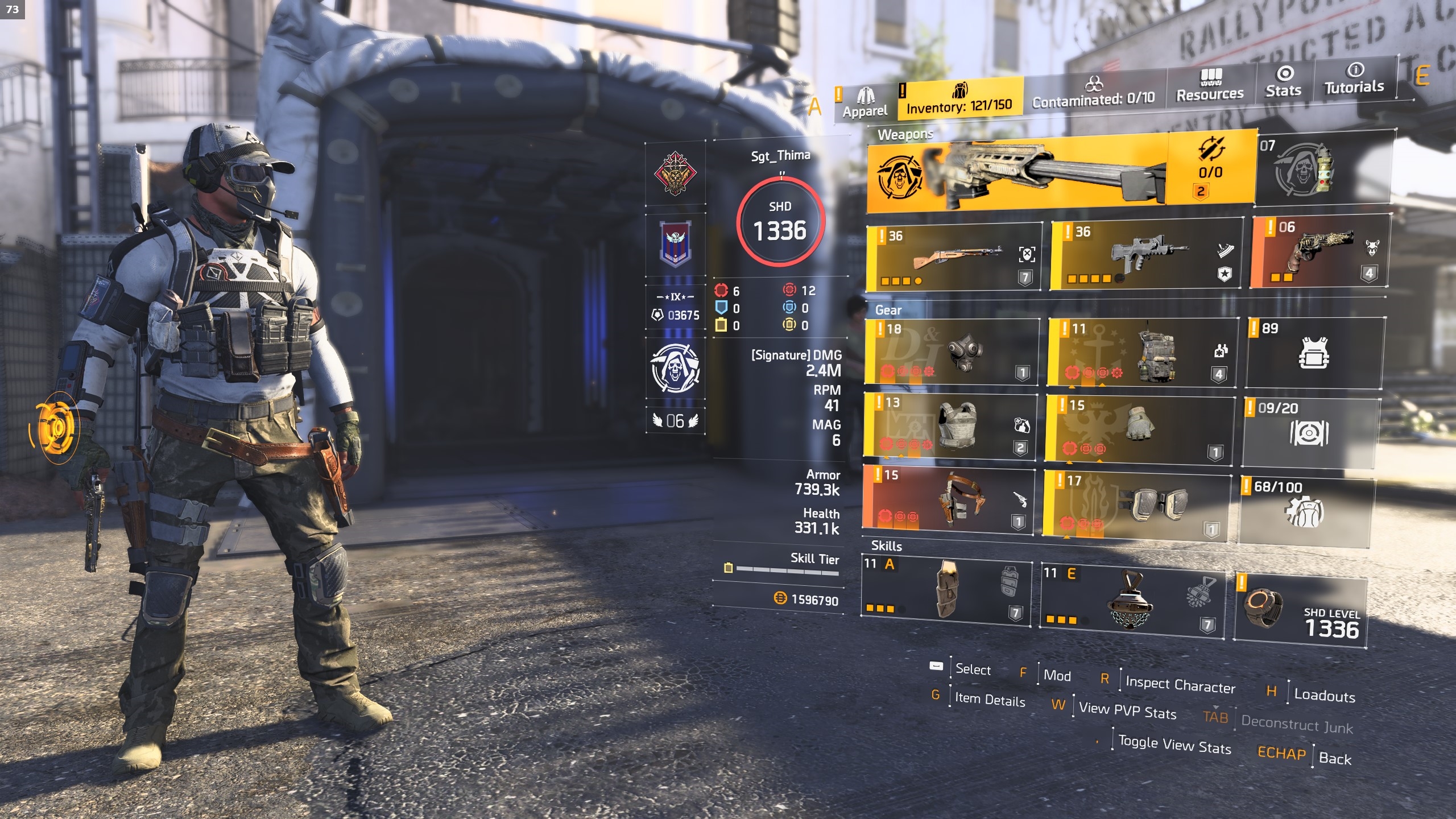Screen dimensions: 1456x819
Task: Switch to the Apparel tab
Action: 865,102
